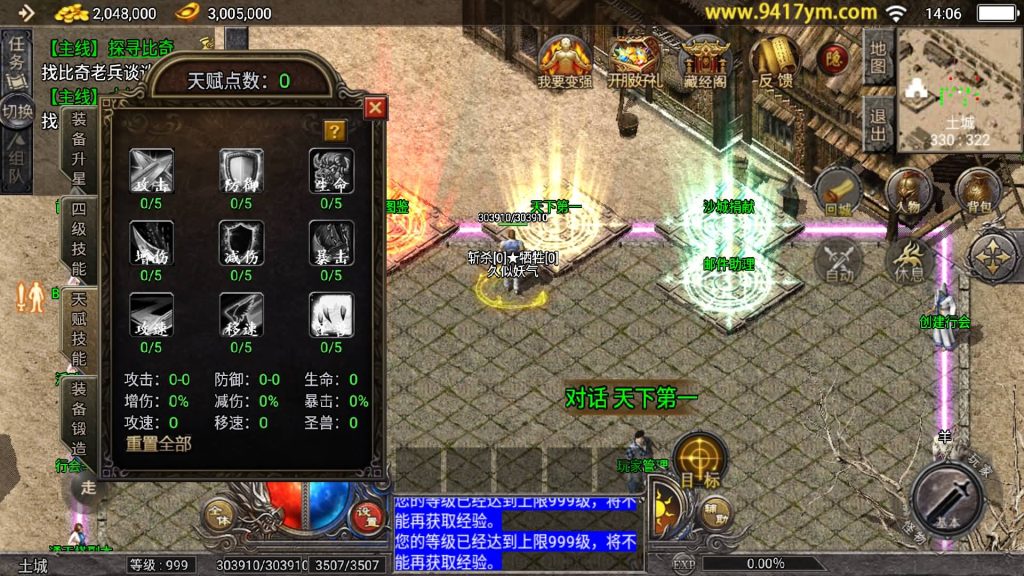Switch to the 四级技能 tab
Image resolution: width=1024 pixels, height=576 pixels.
78,241
